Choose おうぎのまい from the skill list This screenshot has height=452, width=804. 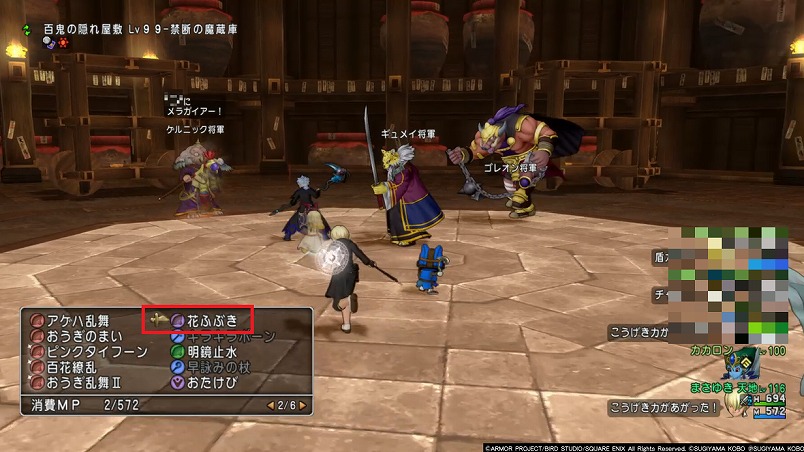click(79, 336)
